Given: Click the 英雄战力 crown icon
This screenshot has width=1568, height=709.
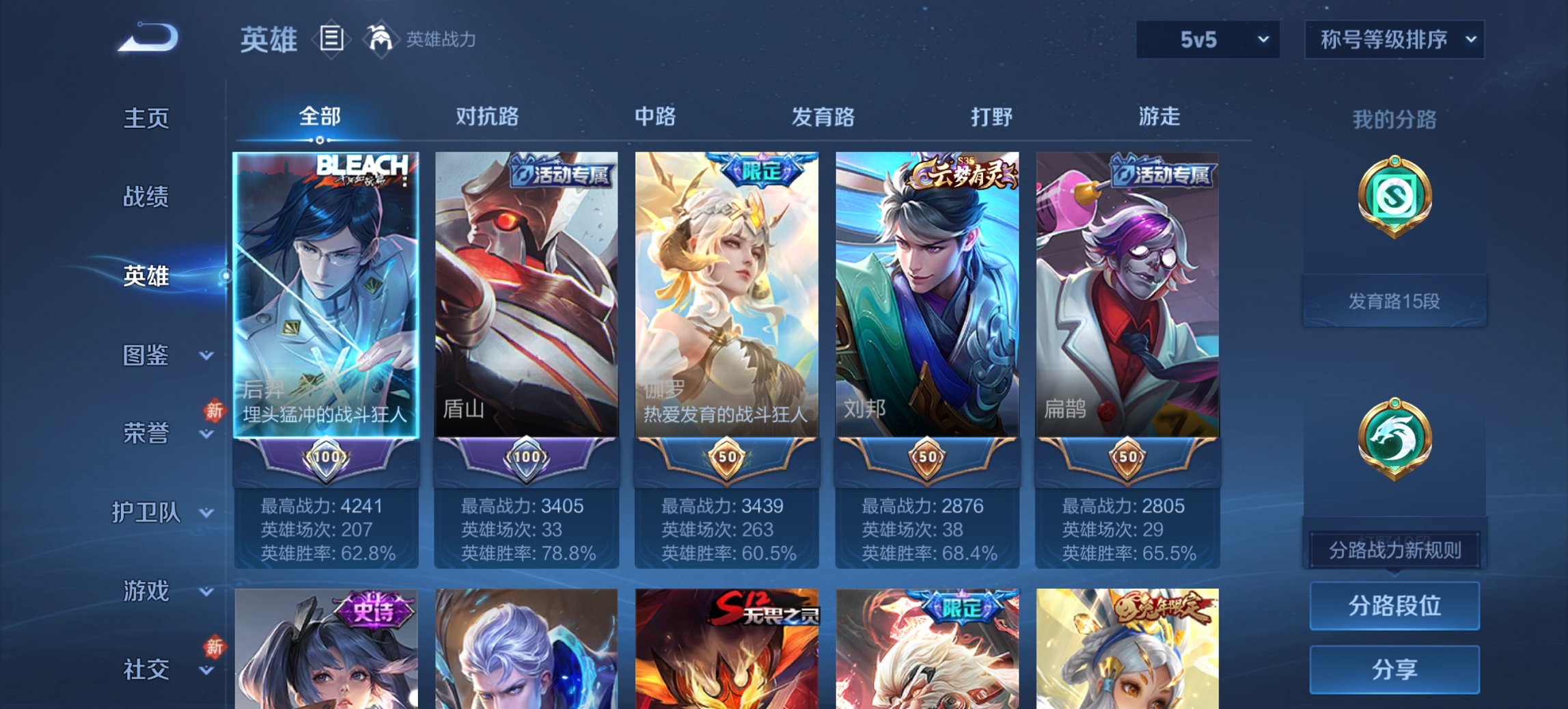Looking at the screenshot, I should pyautogui.click(x=381, y=39).
